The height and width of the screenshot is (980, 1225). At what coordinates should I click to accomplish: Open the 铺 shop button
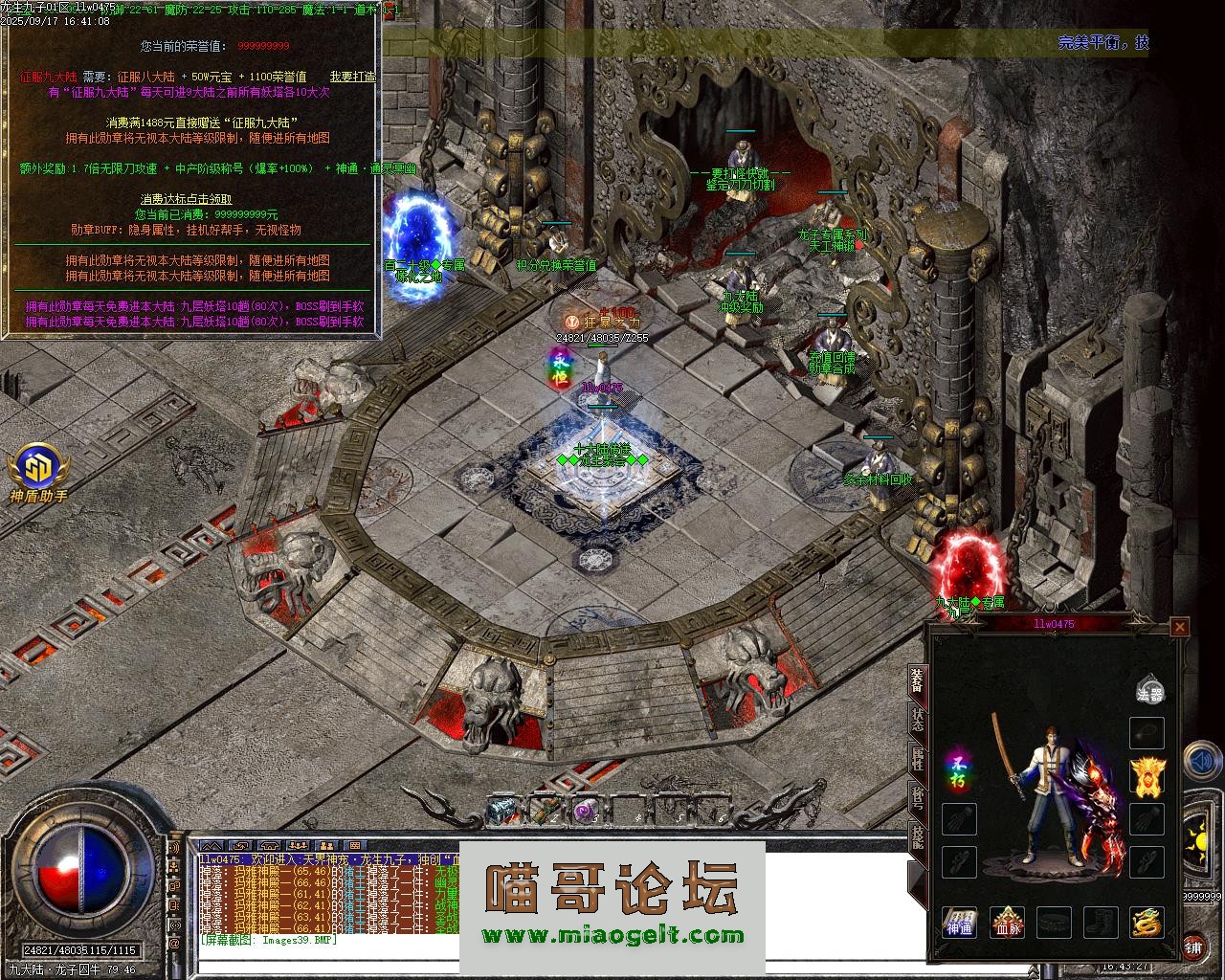1193,947
